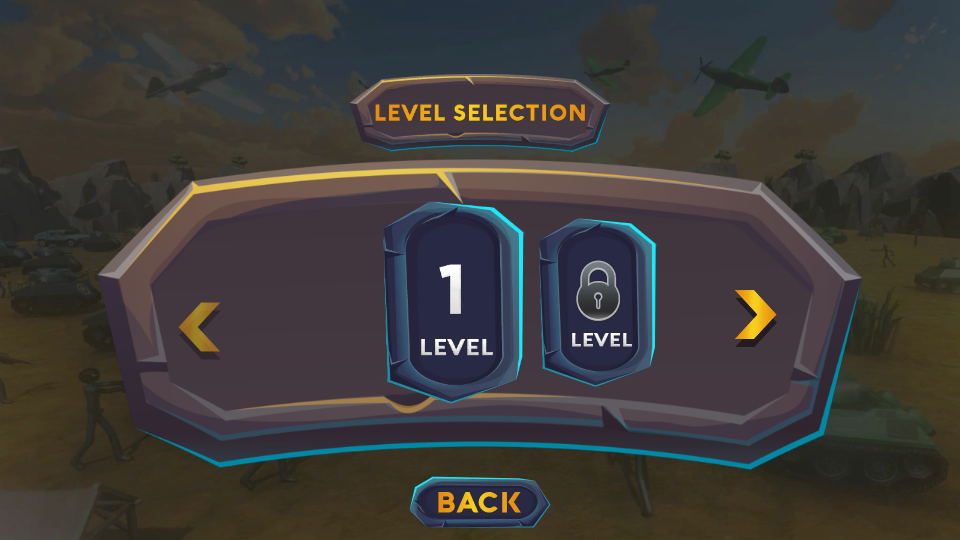Return using the Back button
The image size is (960, 540).
[x=480, y=502]
